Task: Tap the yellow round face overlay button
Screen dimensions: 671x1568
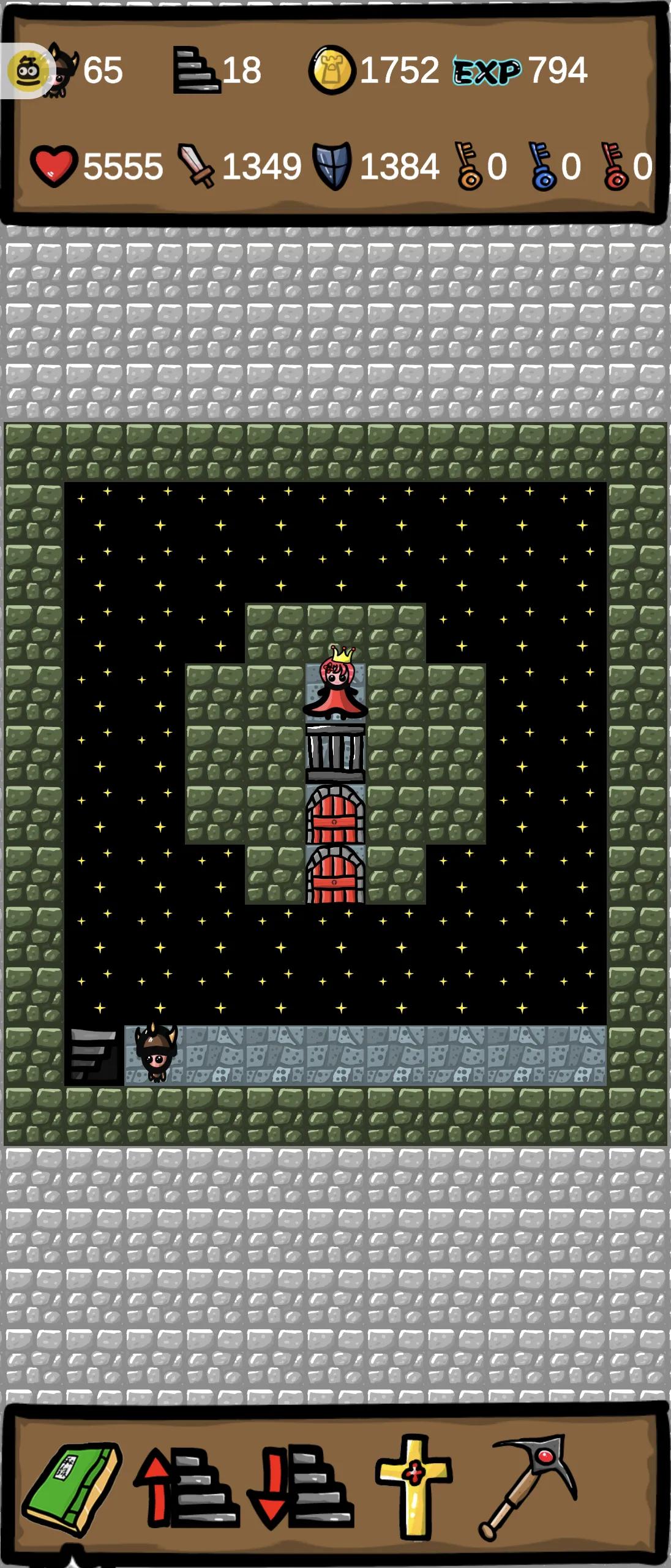Action: point(27,71)
